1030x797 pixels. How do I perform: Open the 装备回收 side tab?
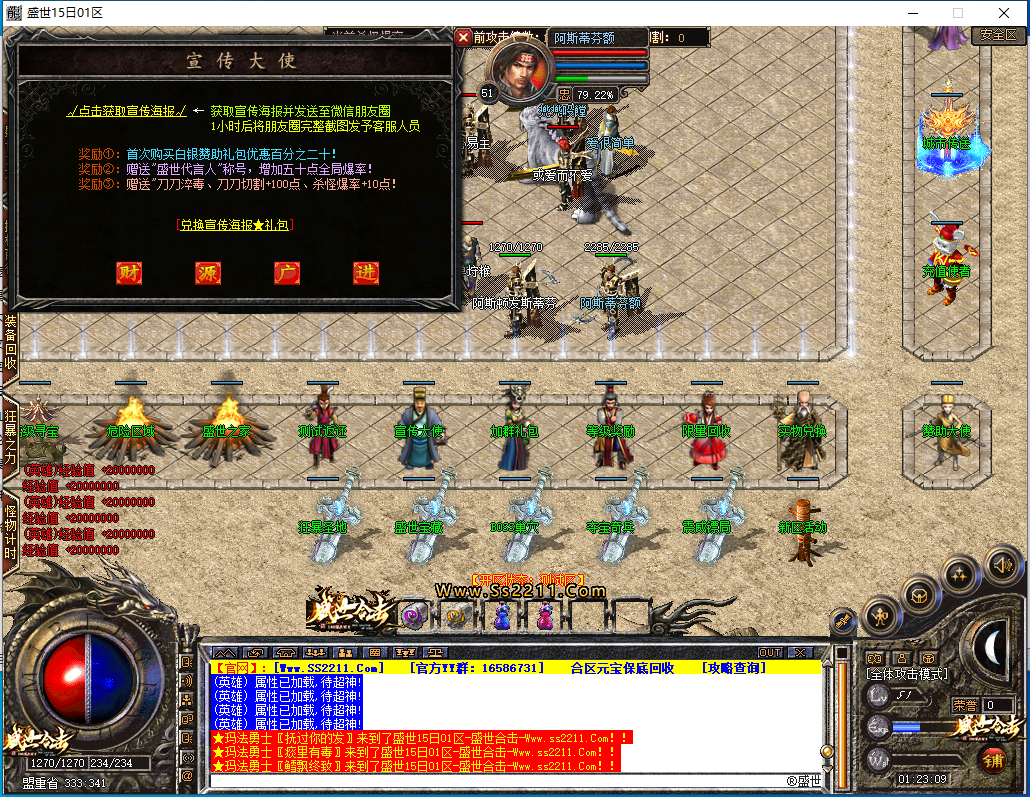tap(10, 342)
